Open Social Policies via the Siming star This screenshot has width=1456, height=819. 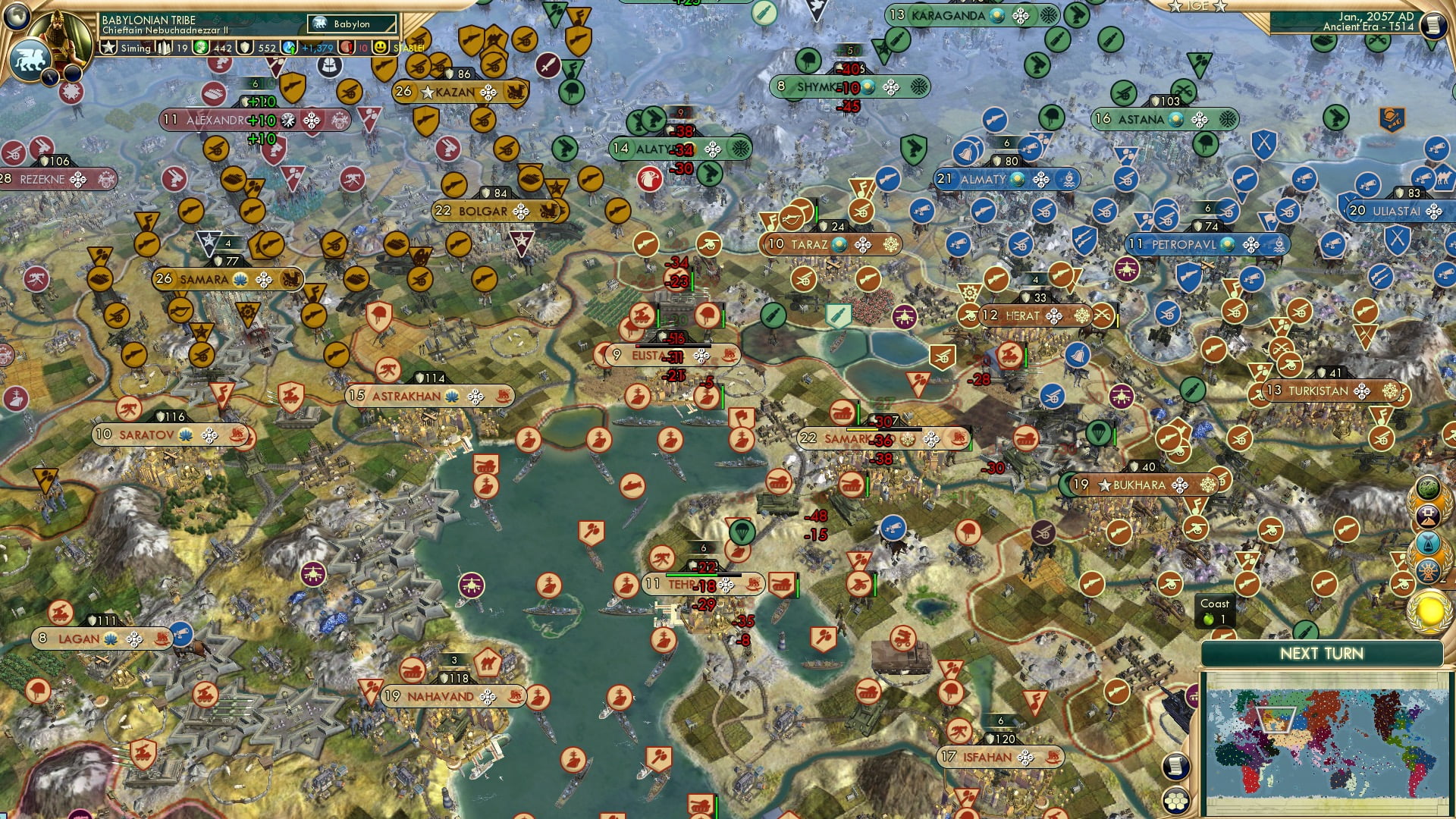coord(108,47)
